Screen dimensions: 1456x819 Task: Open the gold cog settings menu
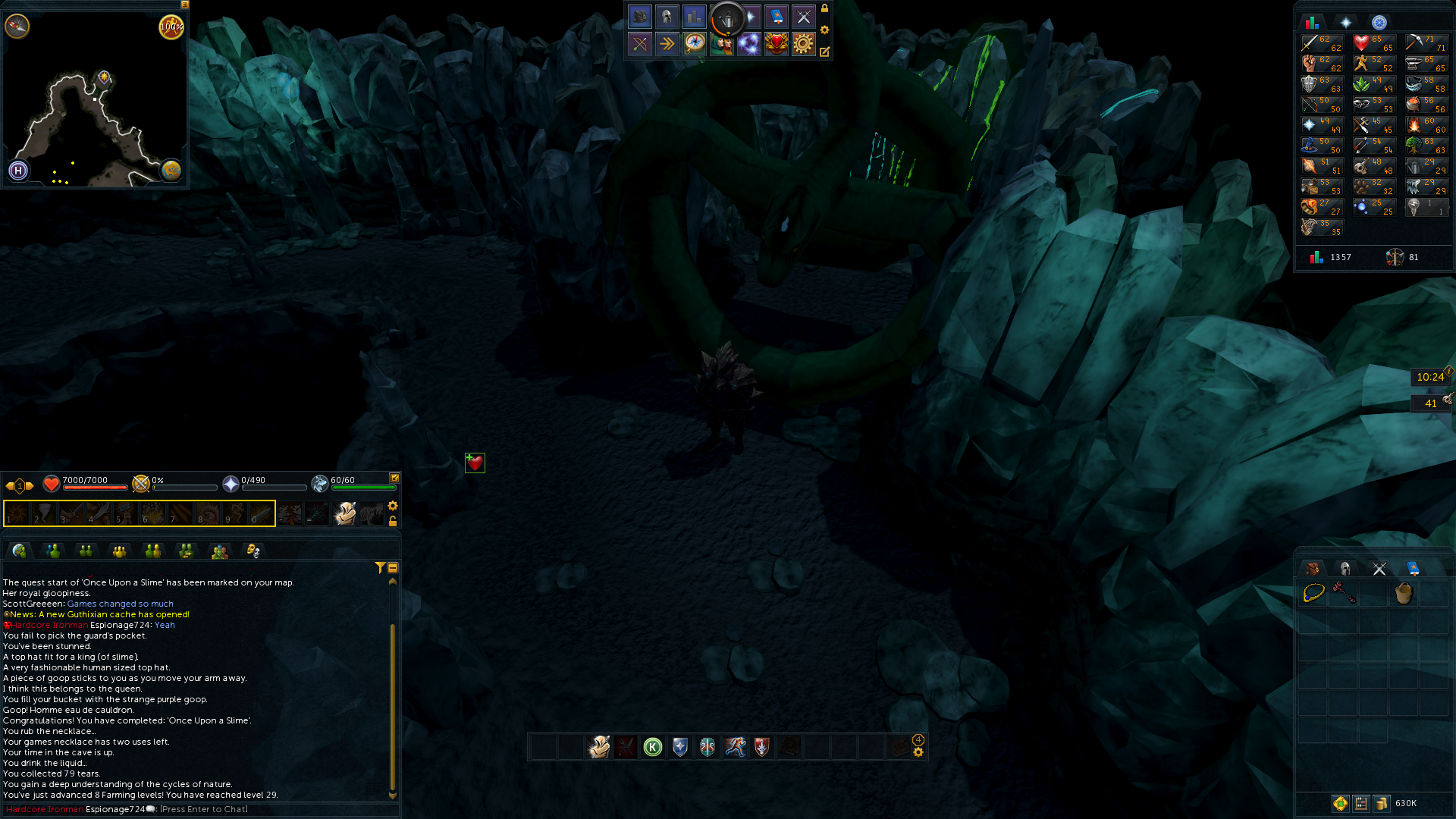click(803, 44)
